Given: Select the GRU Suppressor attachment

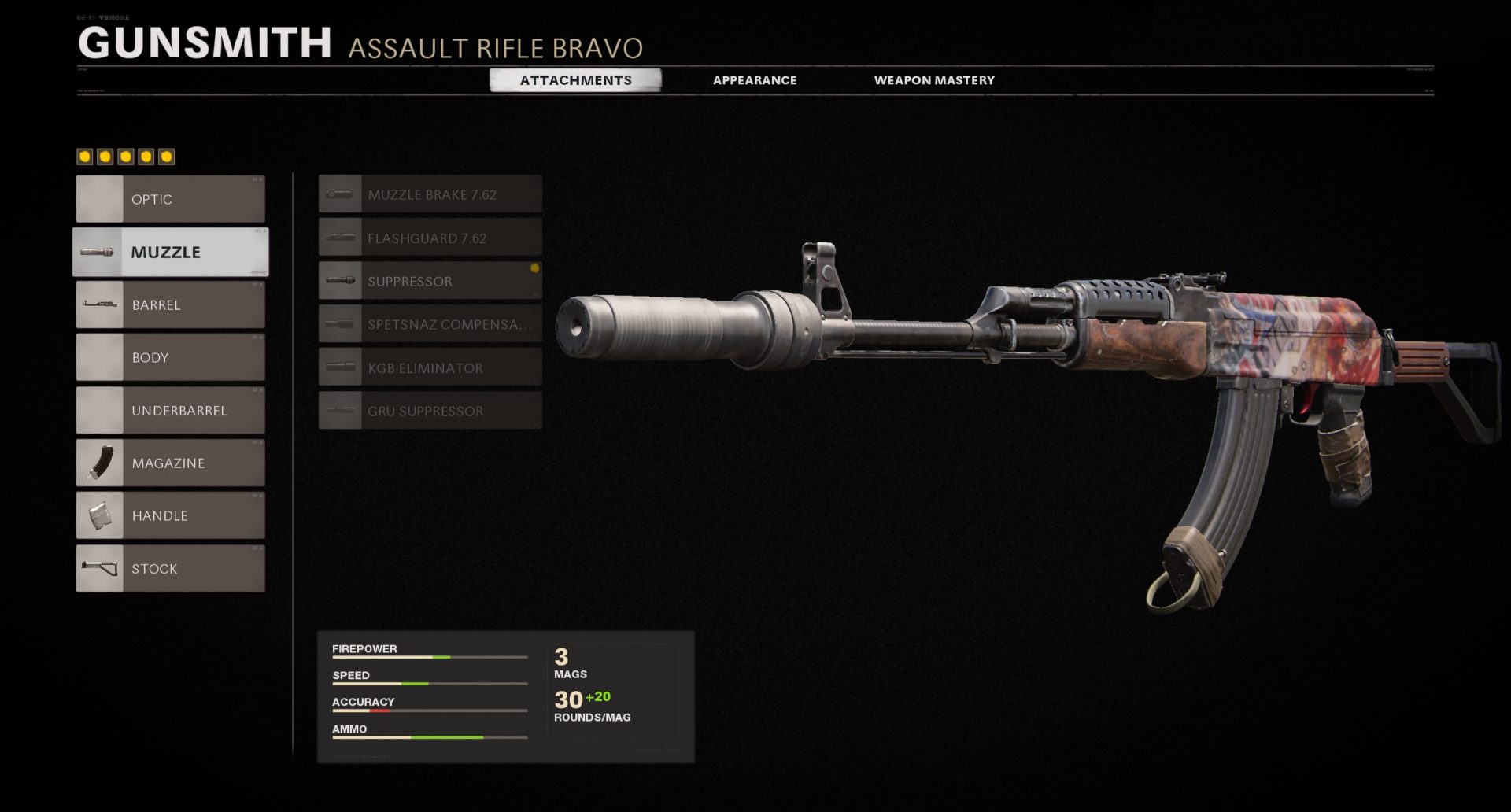Looking at the screenshot, I should [x=430, y=411].
